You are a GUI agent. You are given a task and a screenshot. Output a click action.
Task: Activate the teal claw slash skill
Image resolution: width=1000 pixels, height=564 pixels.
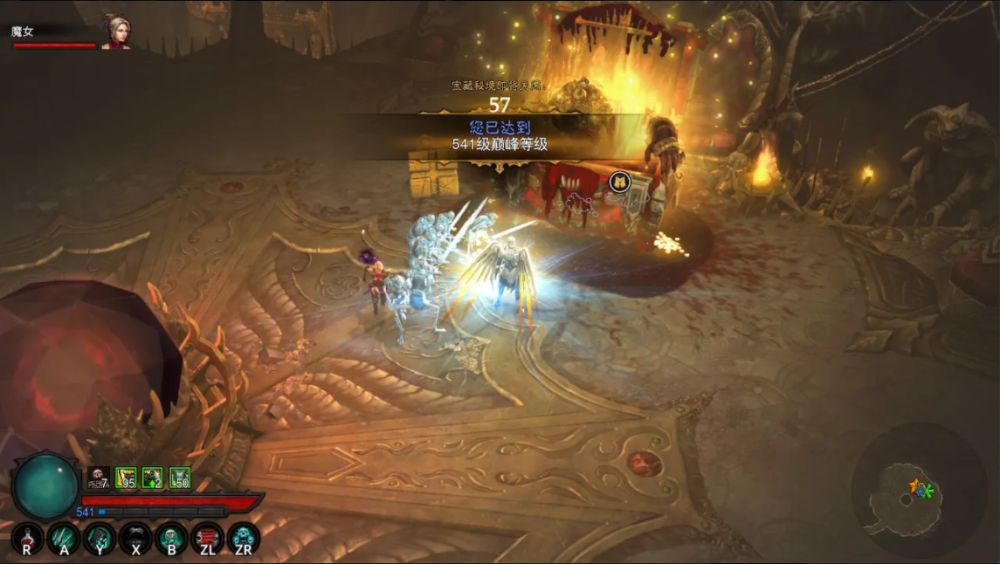click(63, 539)
